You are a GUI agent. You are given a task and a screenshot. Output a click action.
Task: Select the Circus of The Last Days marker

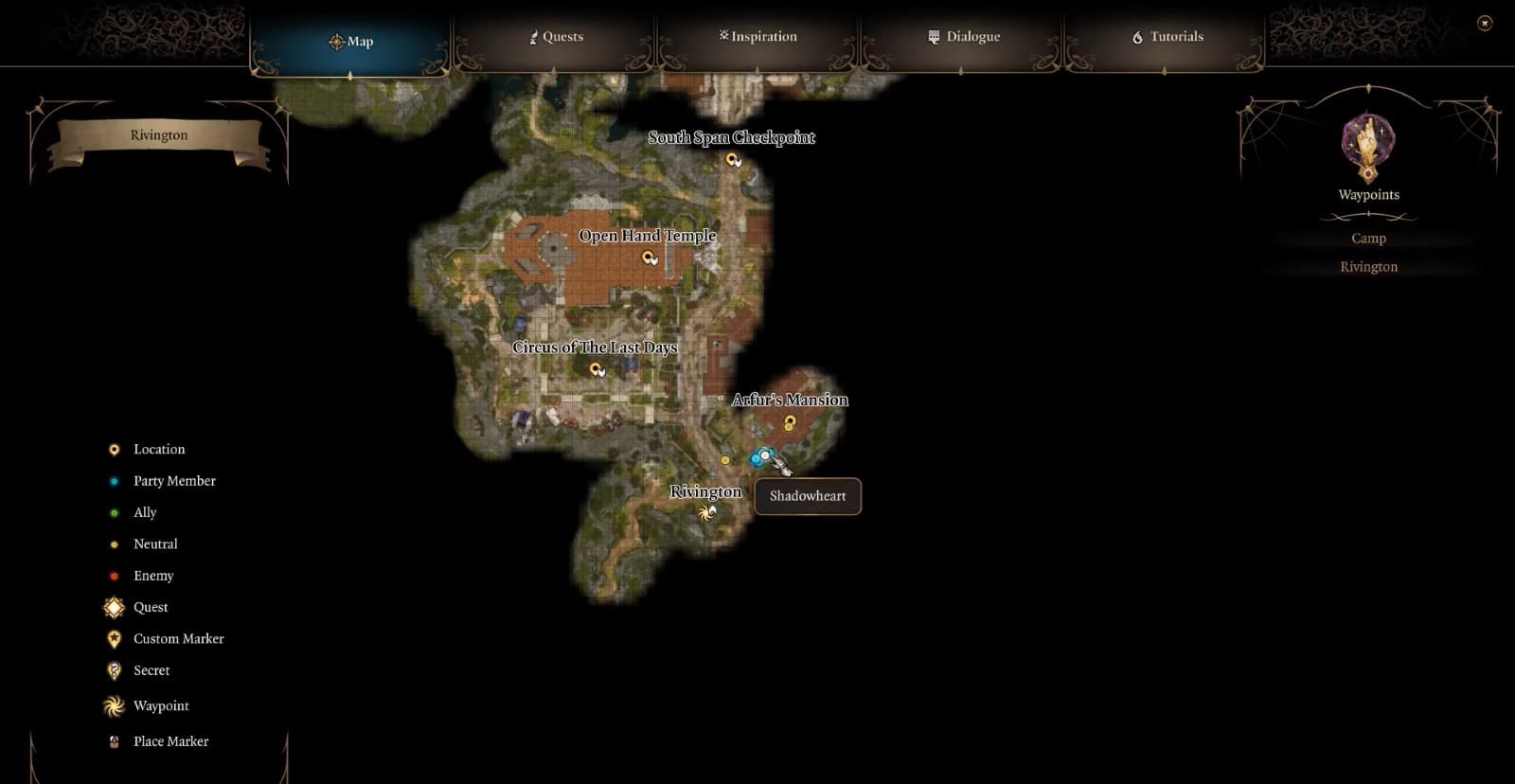[x=596, y=369]
